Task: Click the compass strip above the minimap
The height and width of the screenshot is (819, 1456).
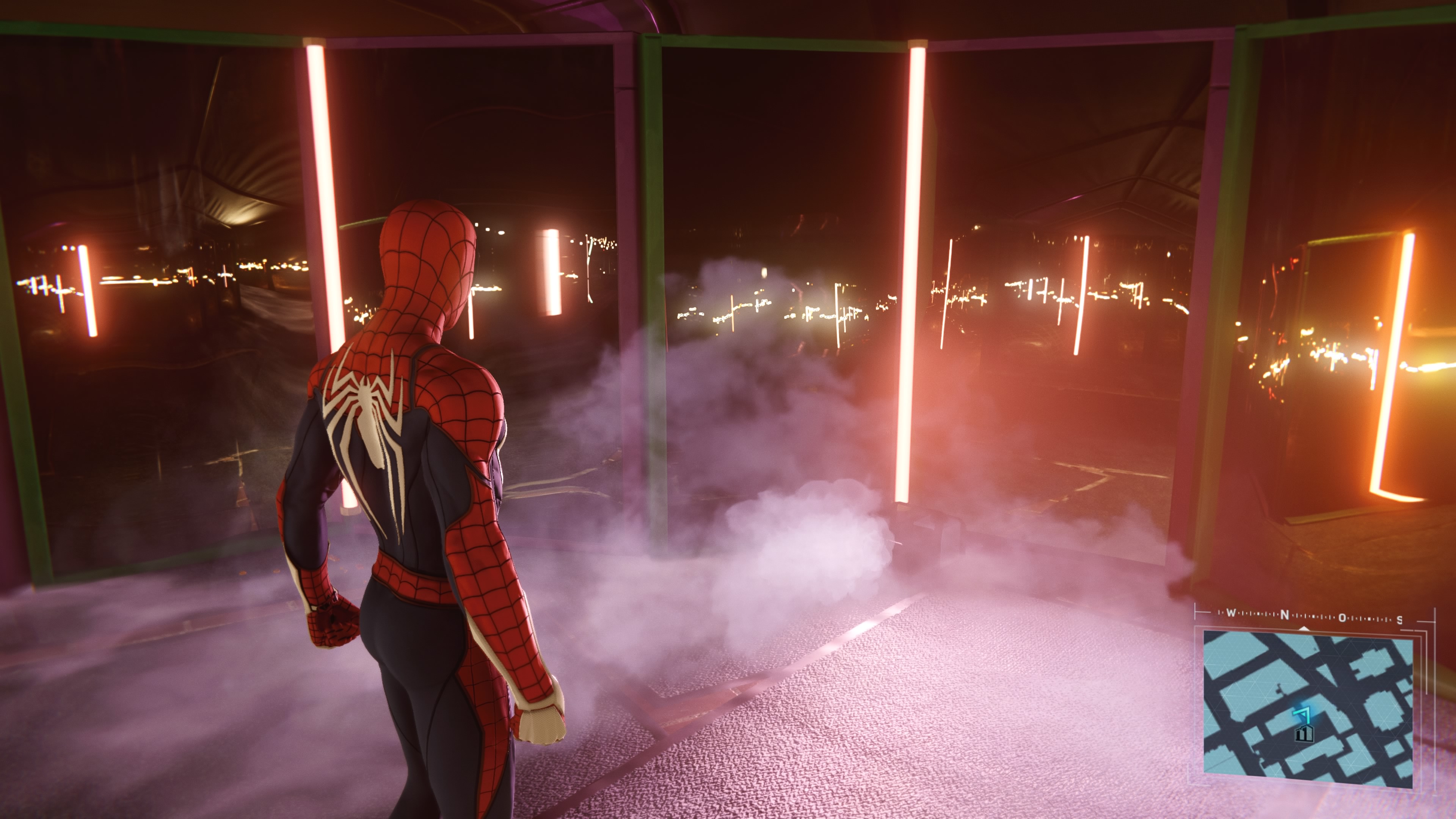Action: click(x=1313, y=616)
